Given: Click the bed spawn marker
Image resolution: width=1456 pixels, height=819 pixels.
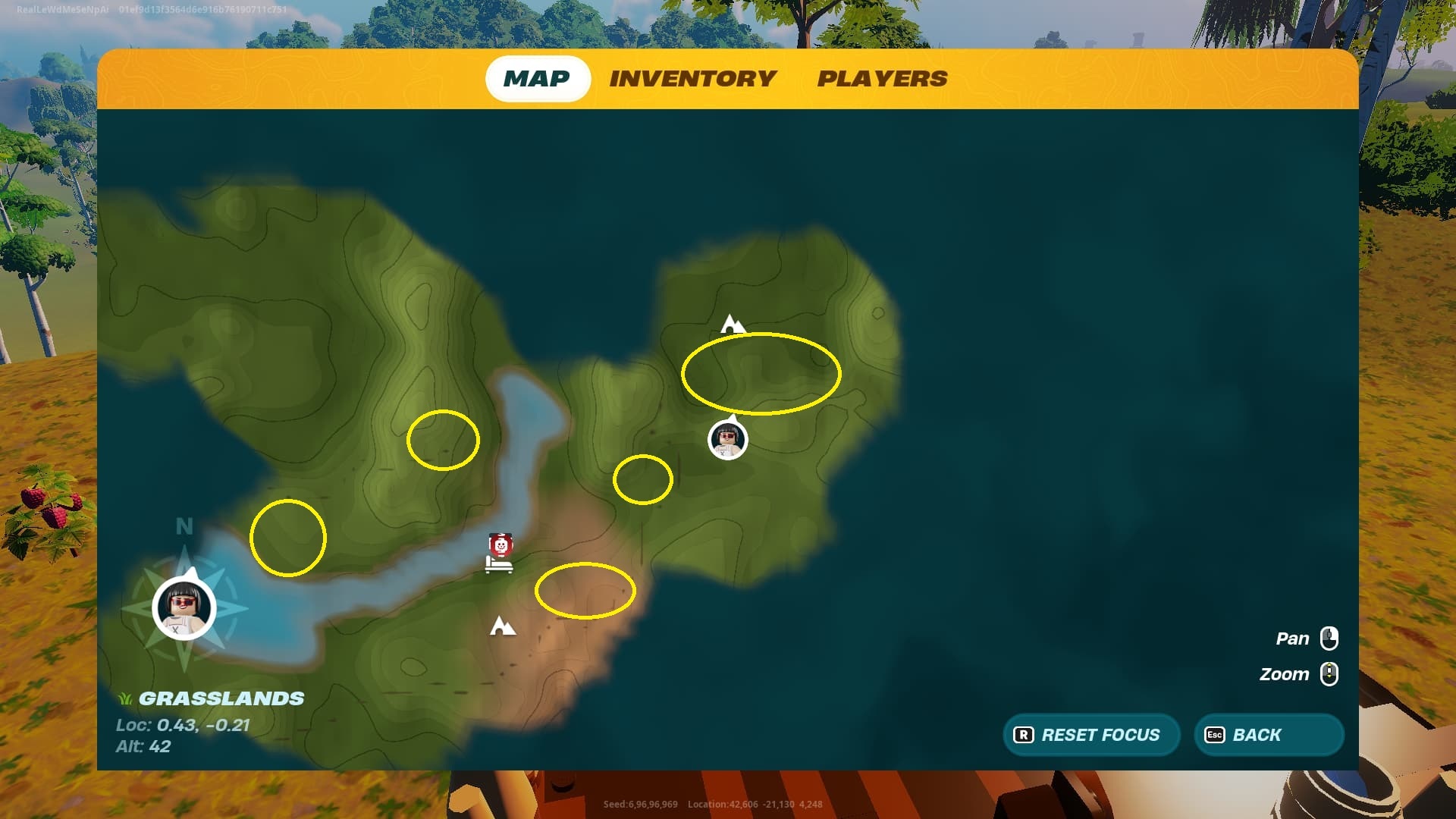Looking at the screenshot, I should click(x=498, y=566).
